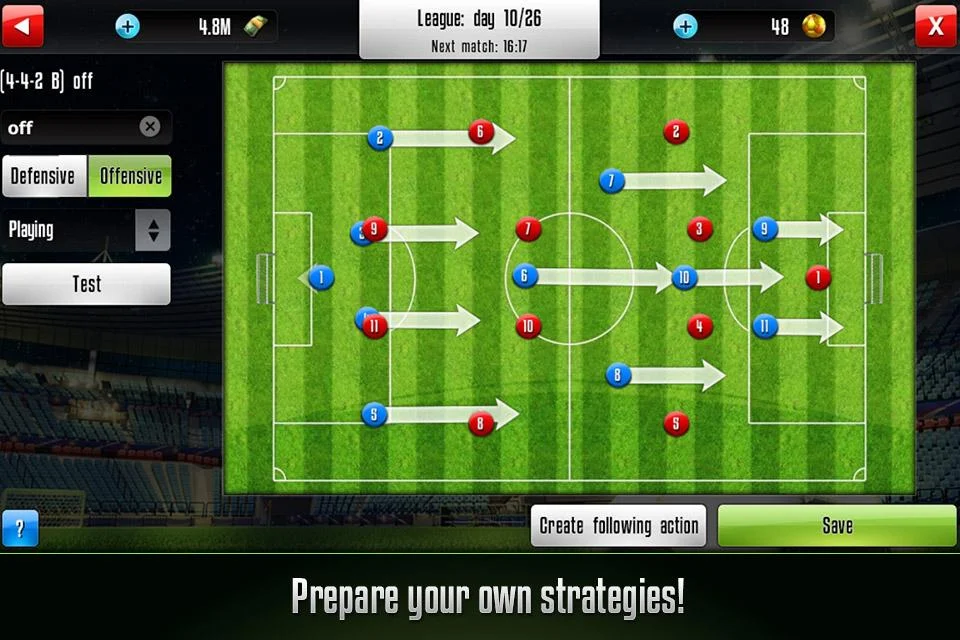Open the Playing dropdown selector

coord(153,230)
